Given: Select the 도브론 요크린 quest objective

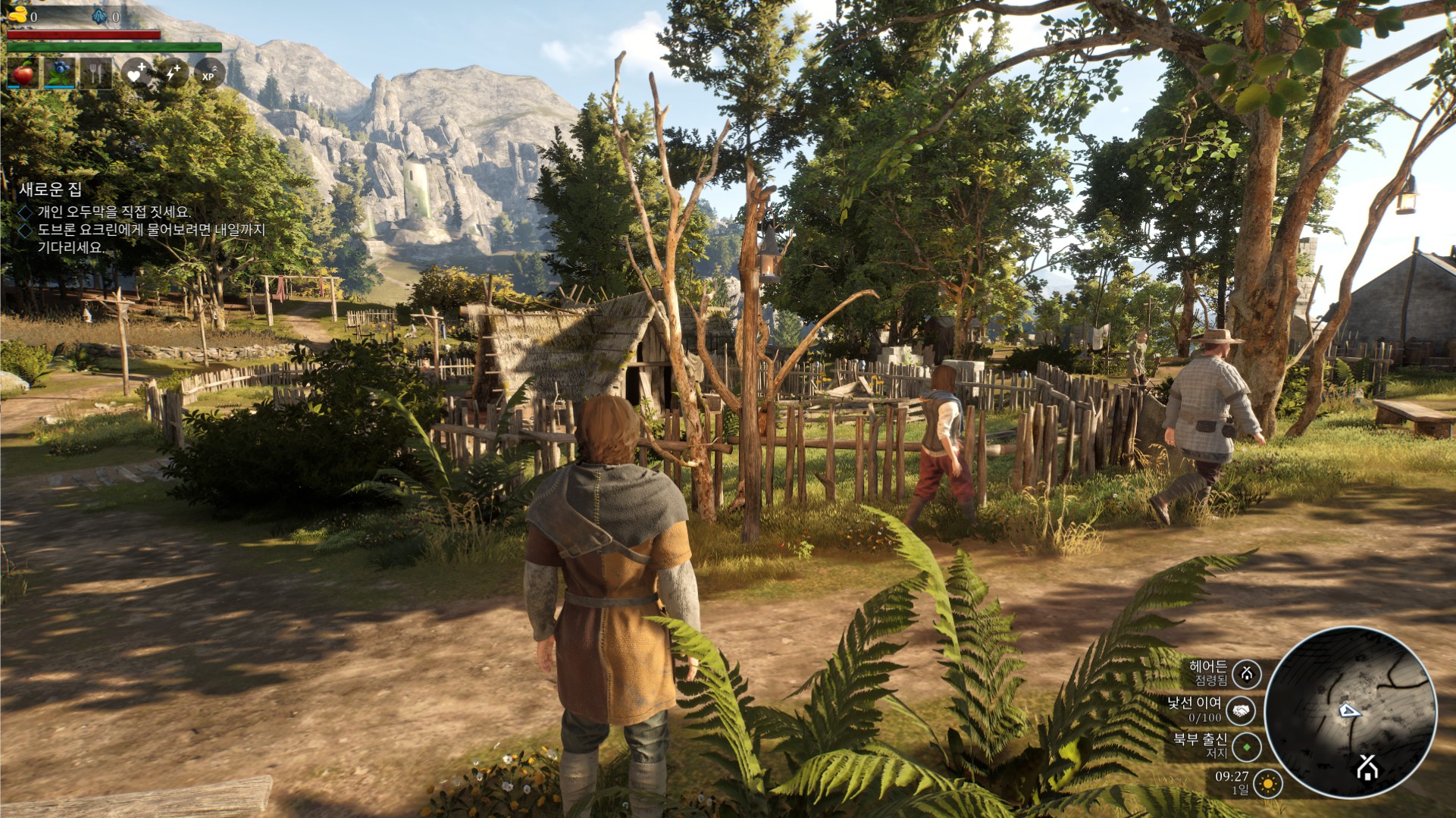Looking at the screenshot, I should point(151,230).
